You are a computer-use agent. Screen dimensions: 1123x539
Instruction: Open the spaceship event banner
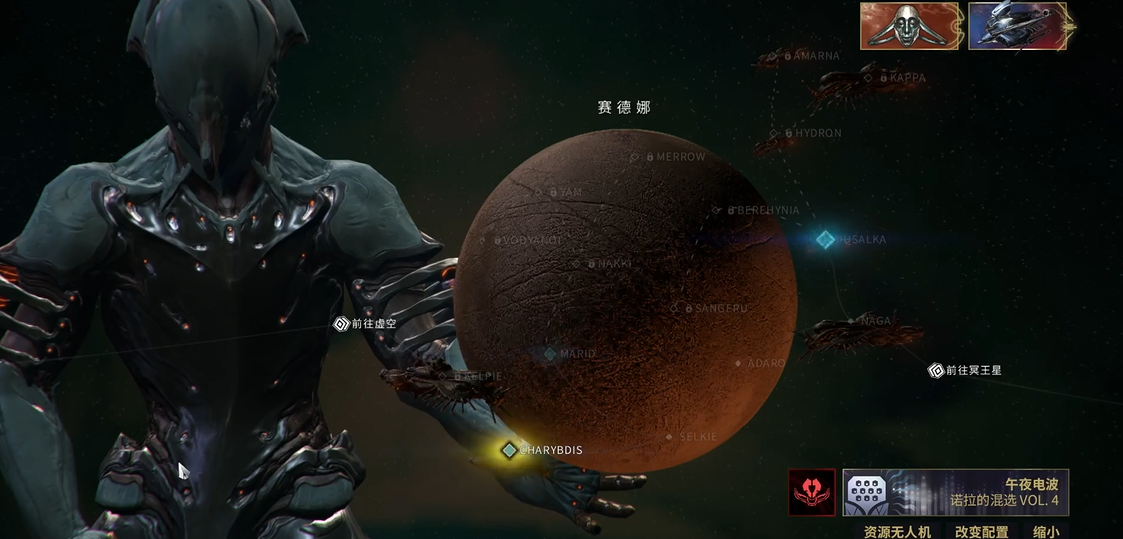pyautogui.click(x=1017, y=26)
